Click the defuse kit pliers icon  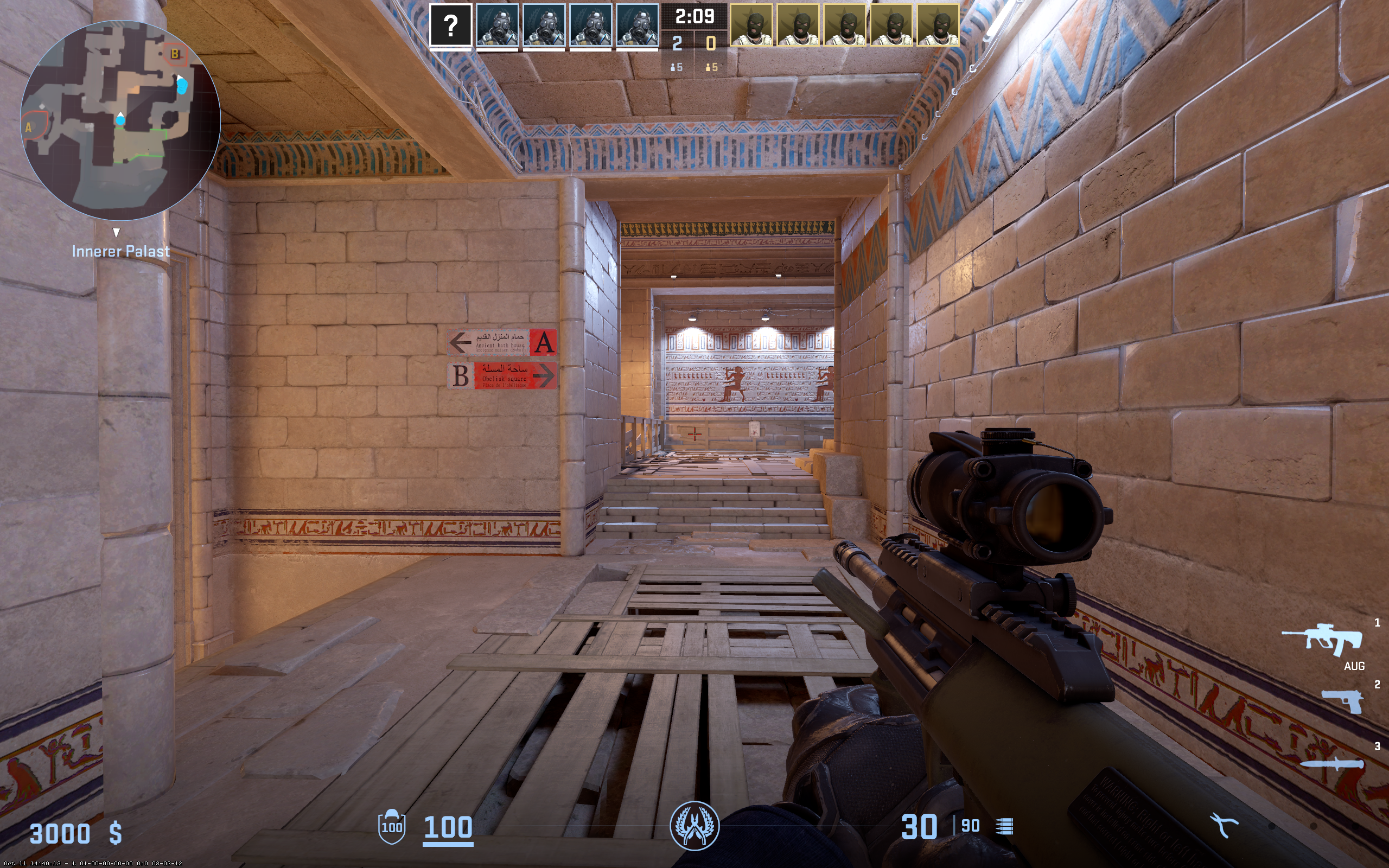pos(1223,826)
